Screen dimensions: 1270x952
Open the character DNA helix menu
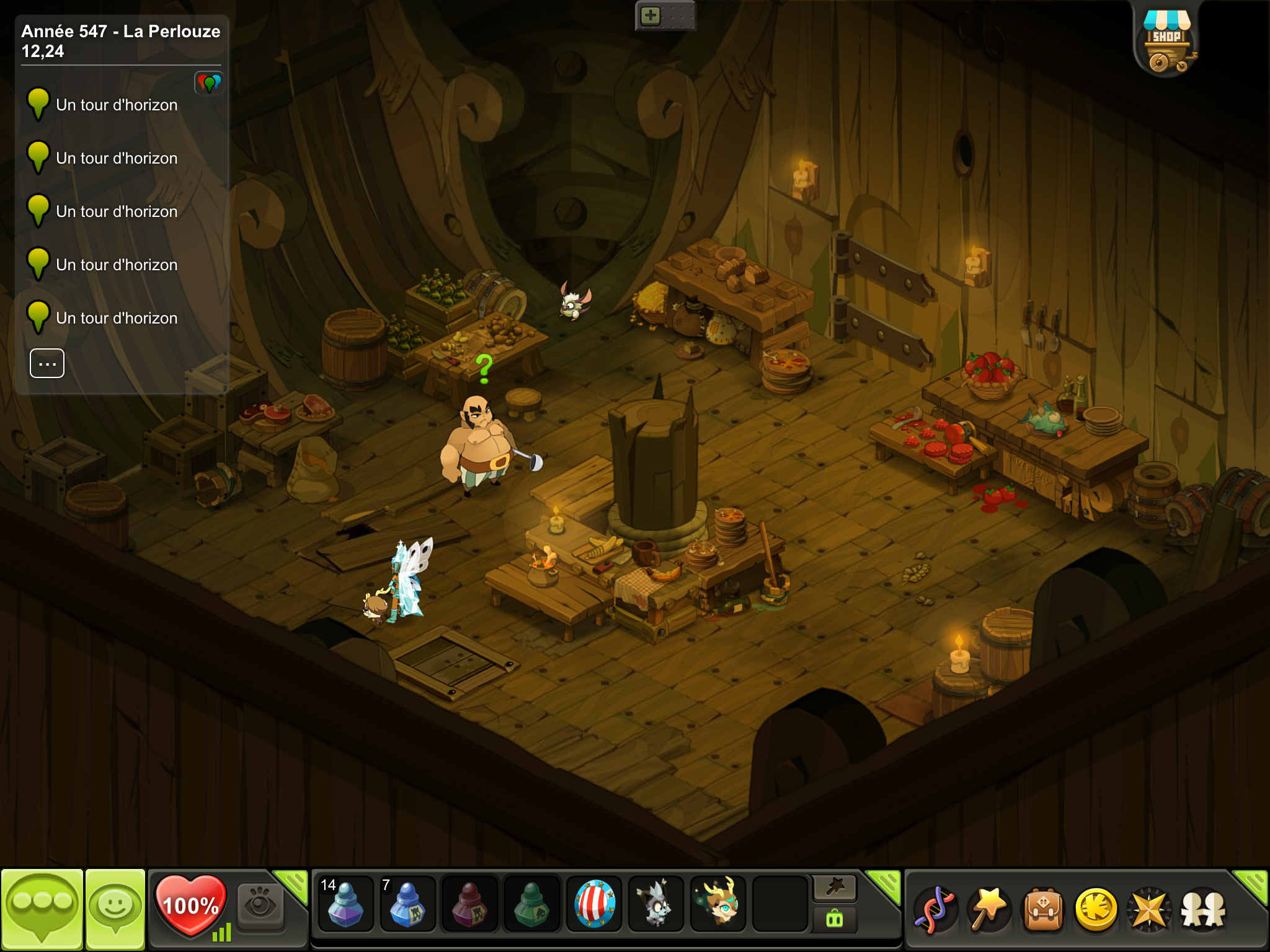click(x=936, y=909)
